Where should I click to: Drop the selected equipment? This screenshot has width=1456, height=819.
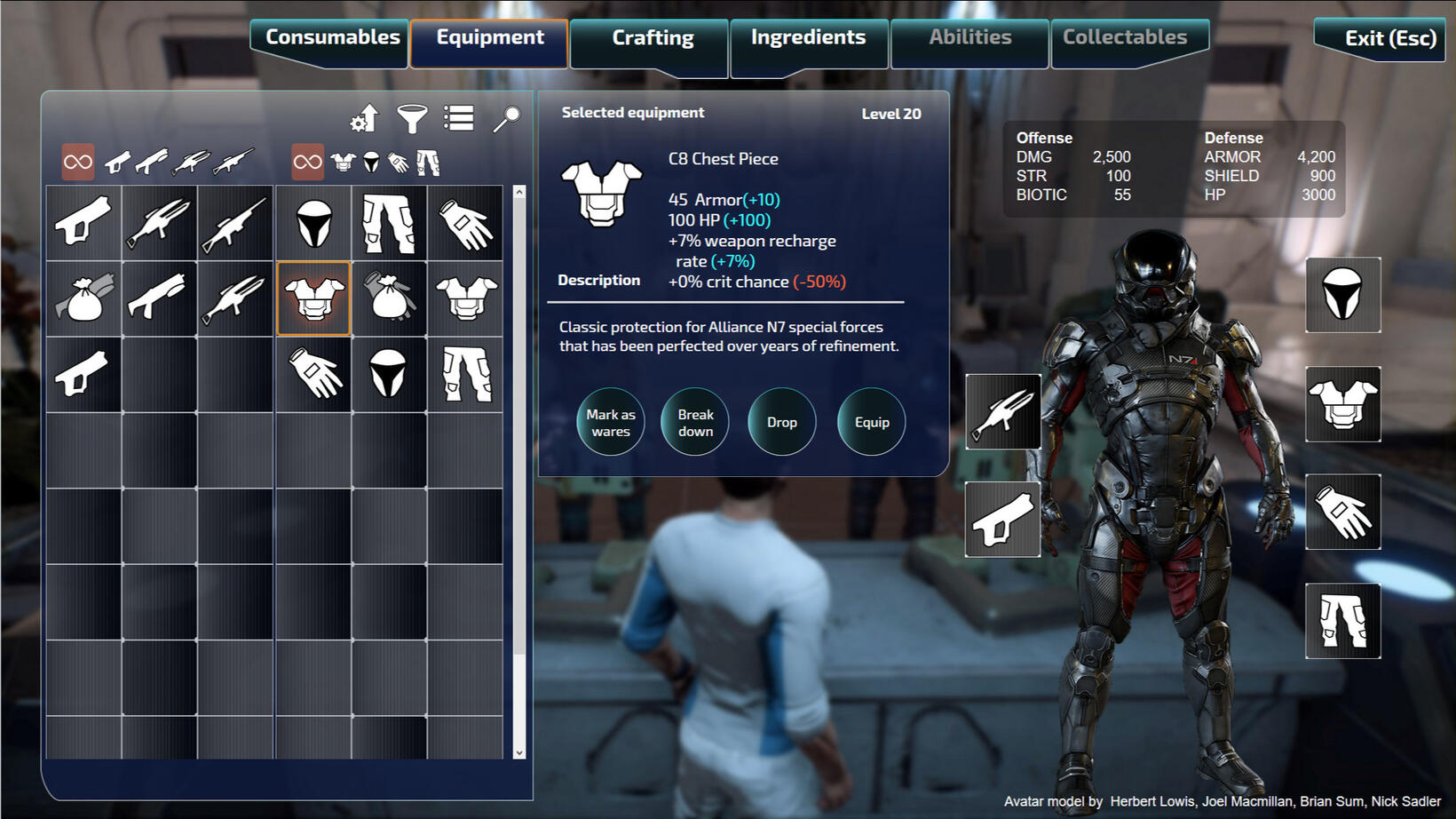click(x=781, y=422)
